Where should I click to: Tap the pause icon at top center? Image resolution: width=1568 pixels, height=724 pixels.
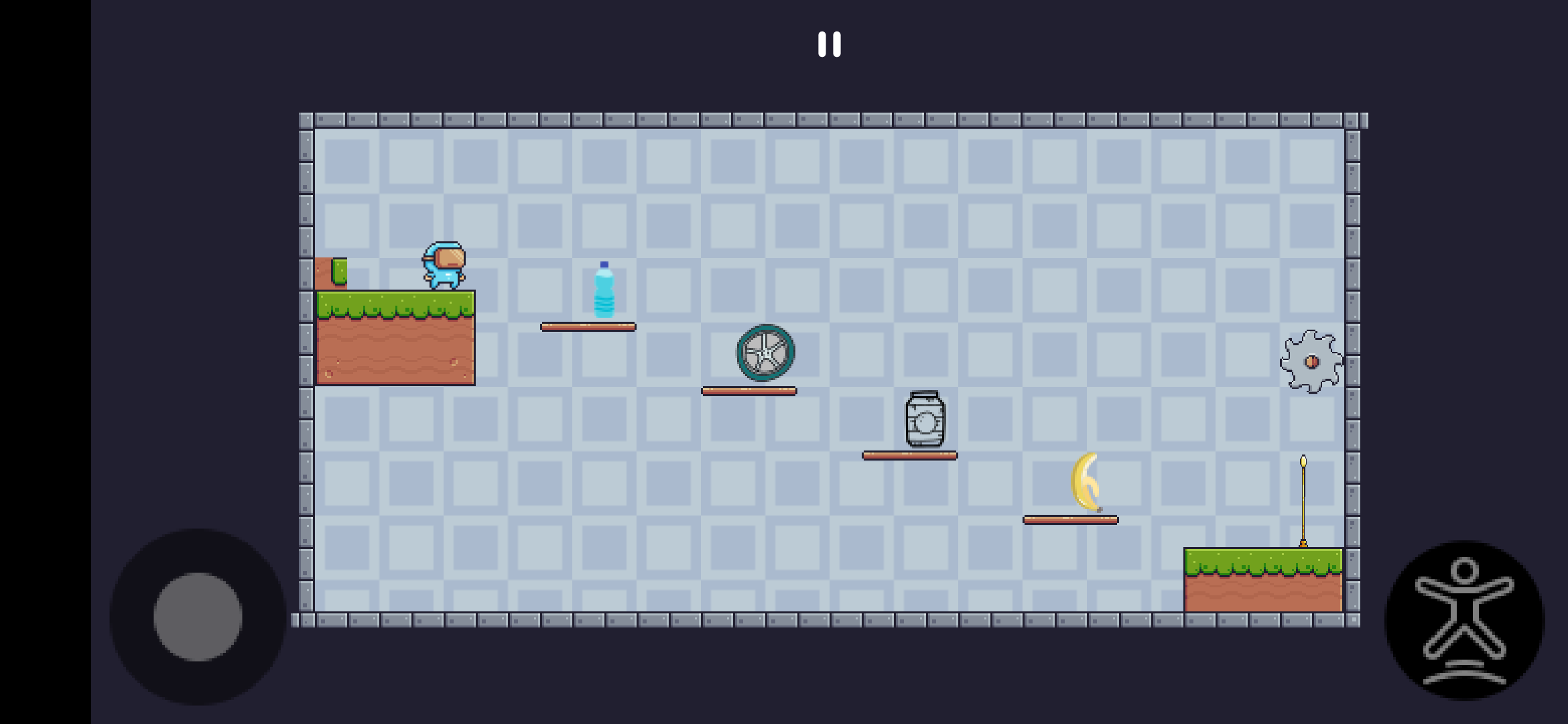point(830,43)
